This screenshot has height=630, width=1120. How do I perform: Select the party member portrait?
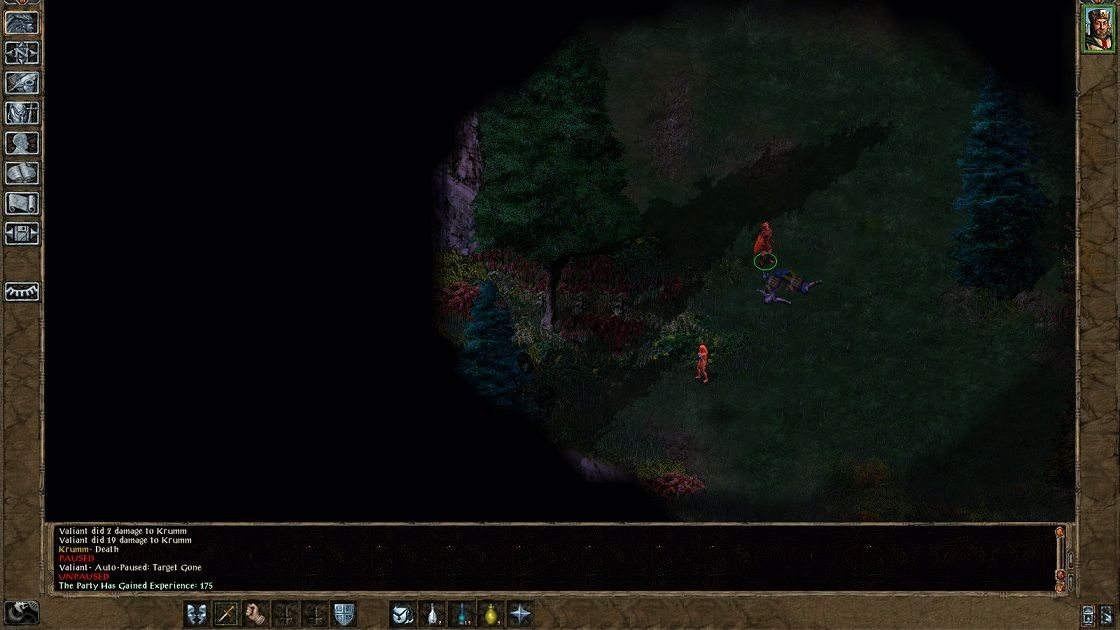(1097, 28)
